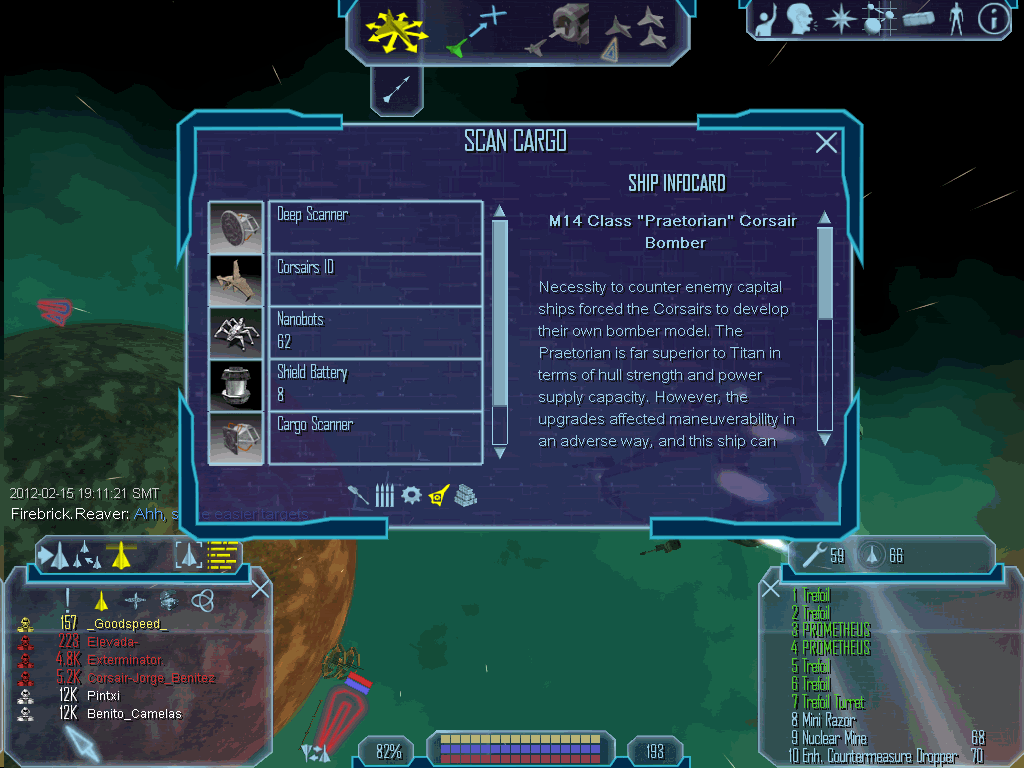Screen dimensions: 1024x768
Task: Activate the Join Formation maneuver icon
Action: (x=635, y=32)
